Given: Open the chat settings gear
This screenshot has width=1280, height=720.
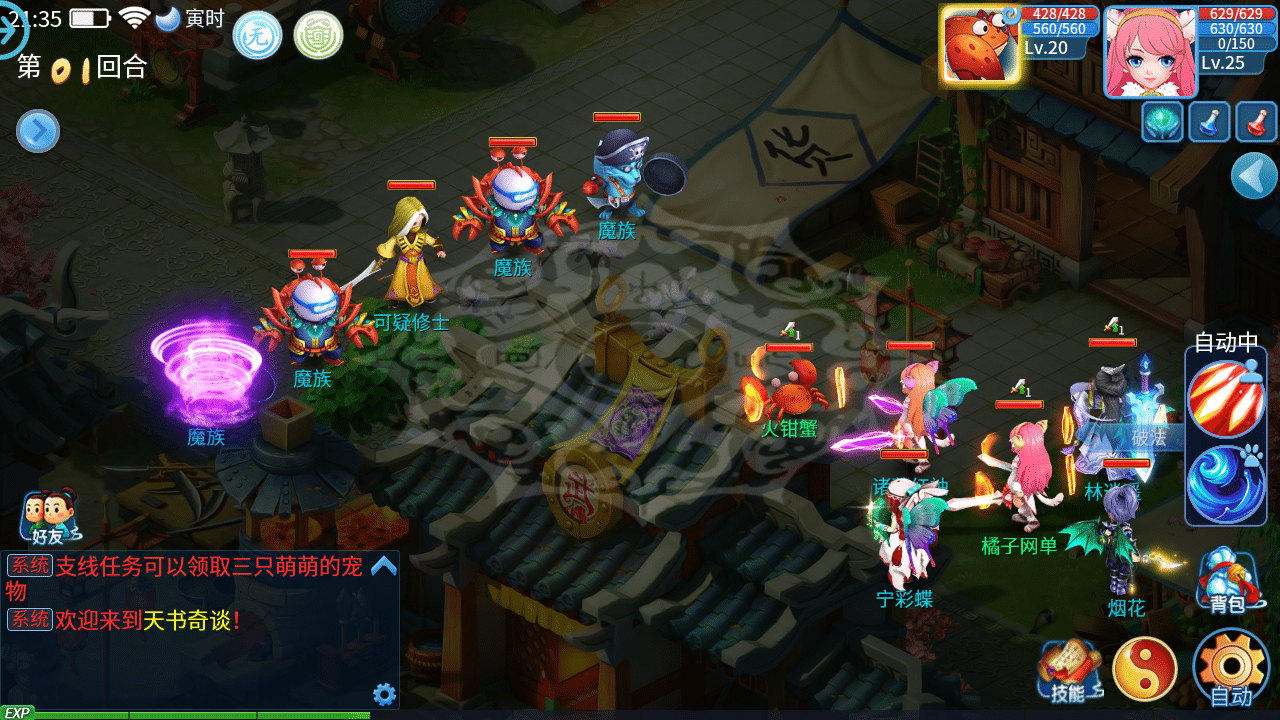Looking at the screenshot, I should pyautogui.click(x=384, y=694).
